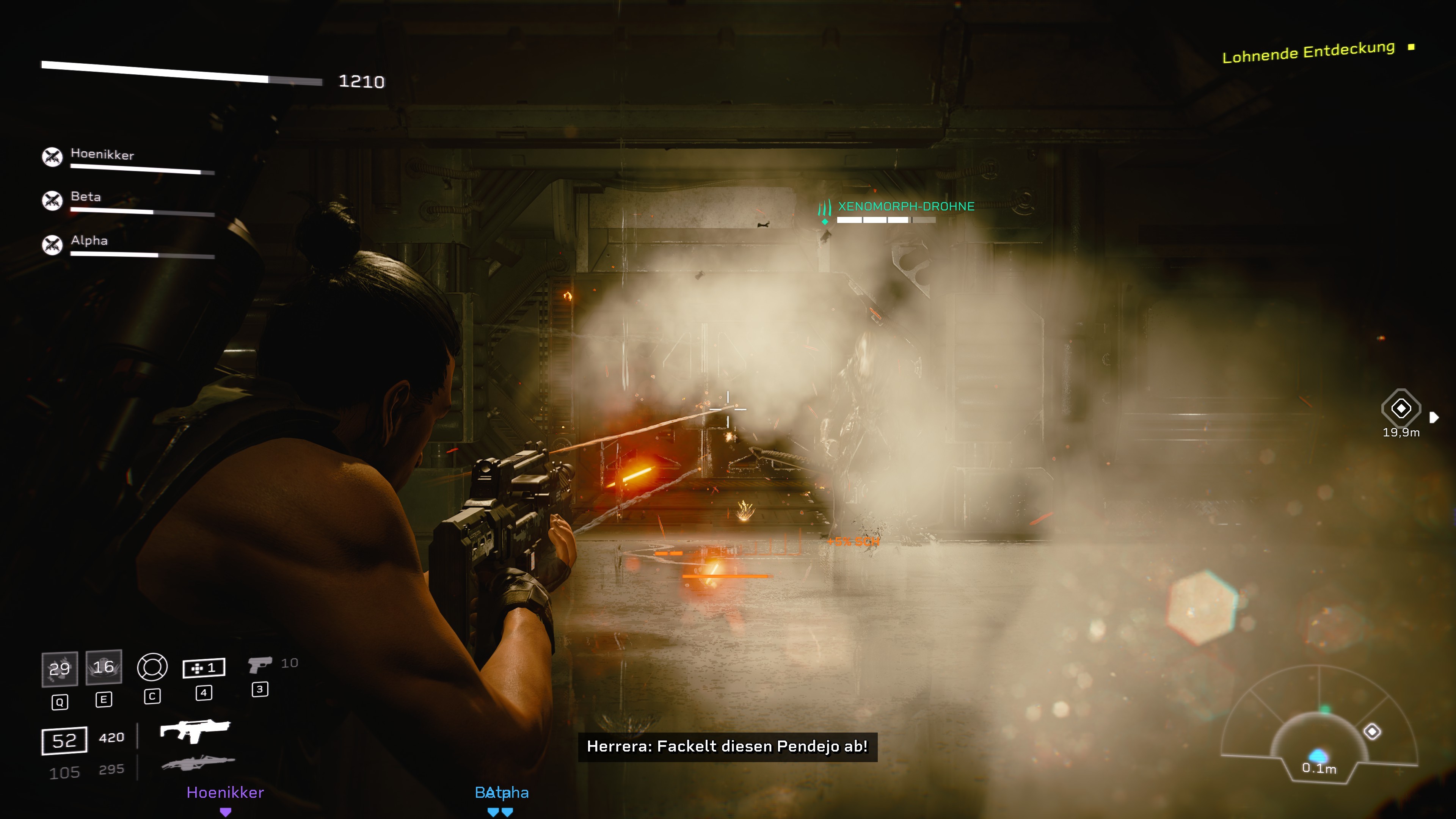Activate the E ability icon showing 16
Viewport: 1456px width, 819px height.
(x=104, y=667)
